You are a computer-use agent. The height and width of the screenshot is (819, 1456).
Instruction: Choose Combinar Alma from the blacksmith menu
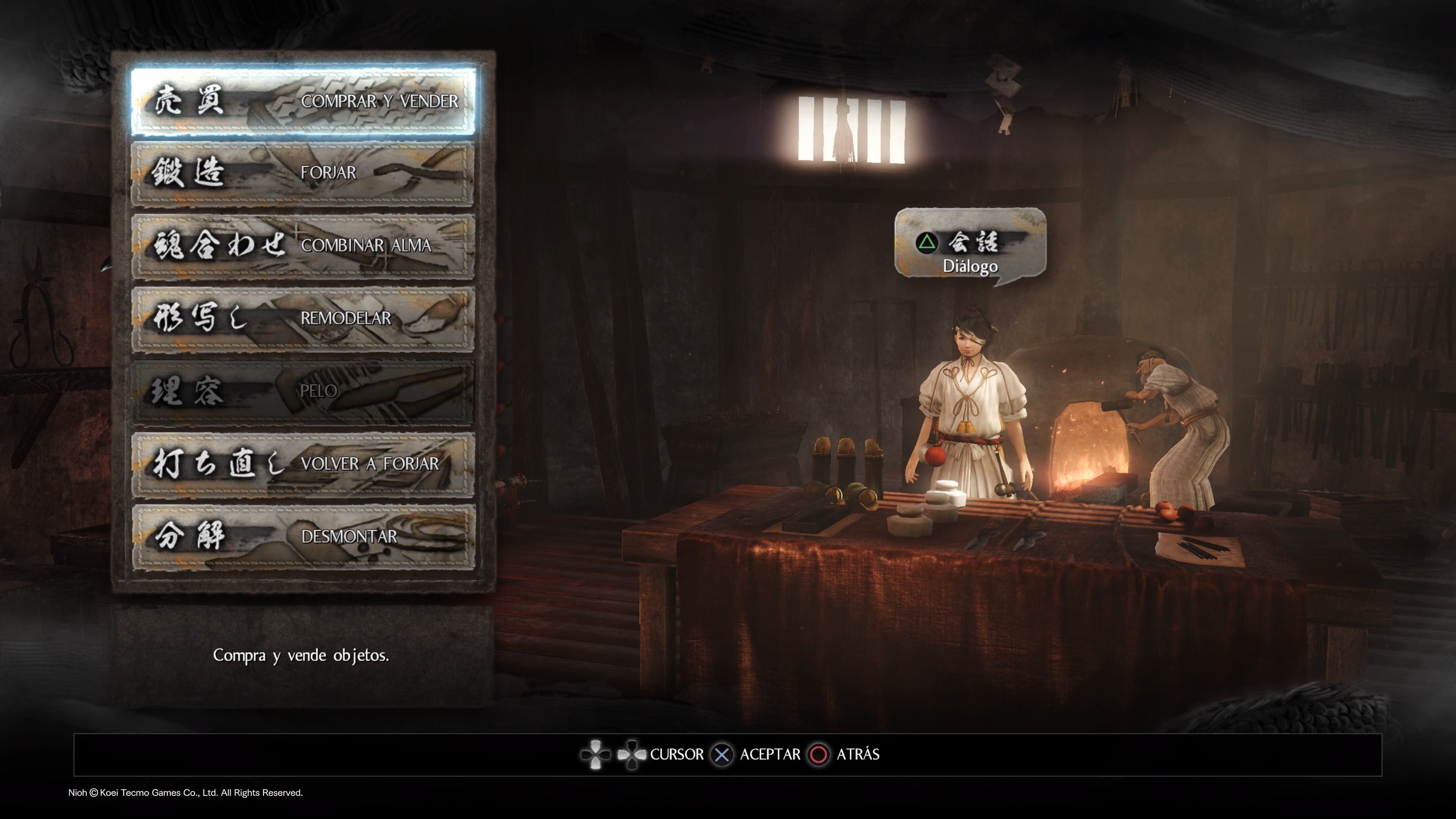pyautogui.click(x=303, y=246)
